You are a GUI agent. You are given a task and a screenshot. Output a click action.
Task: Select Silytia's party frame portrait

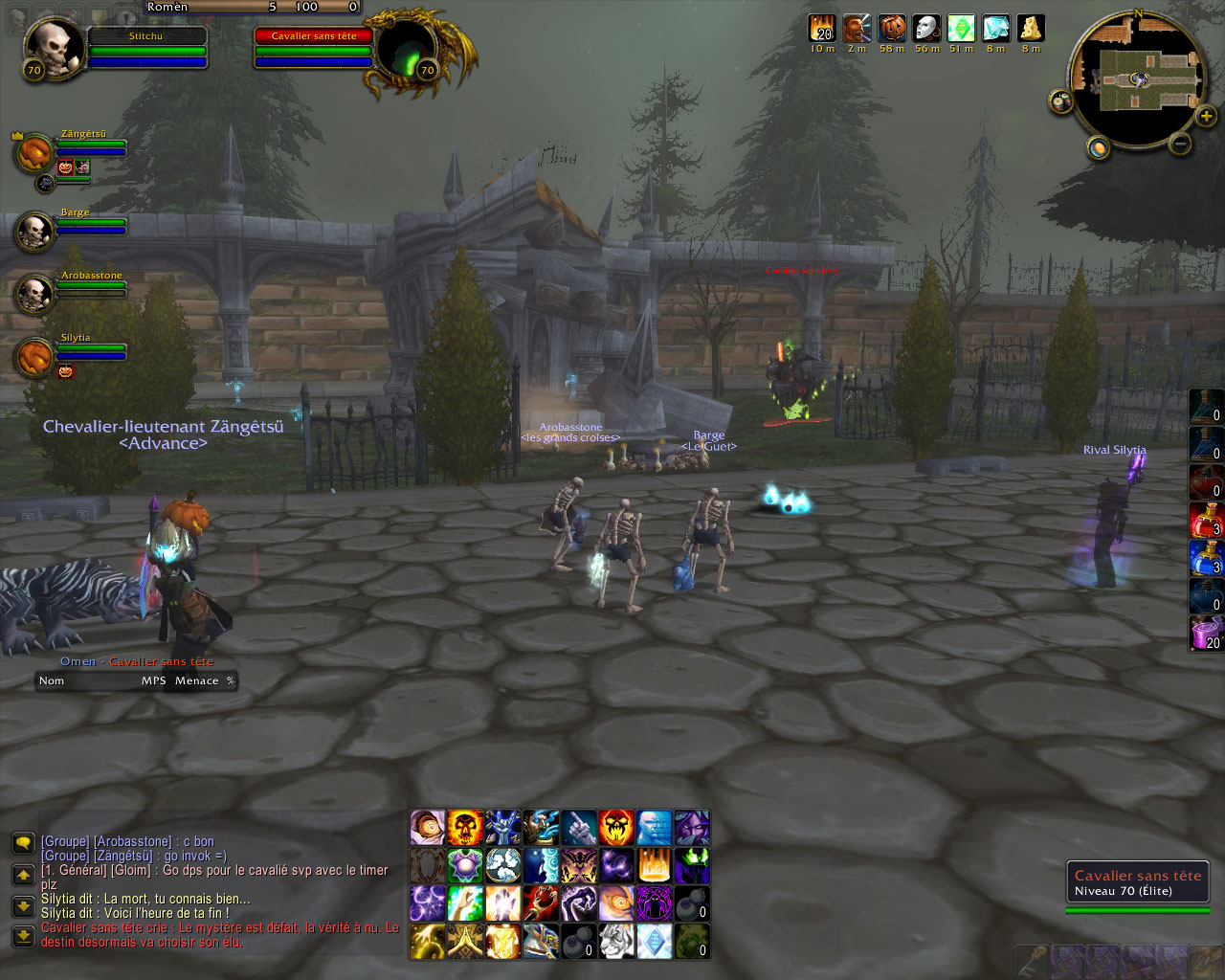[35, 356]
